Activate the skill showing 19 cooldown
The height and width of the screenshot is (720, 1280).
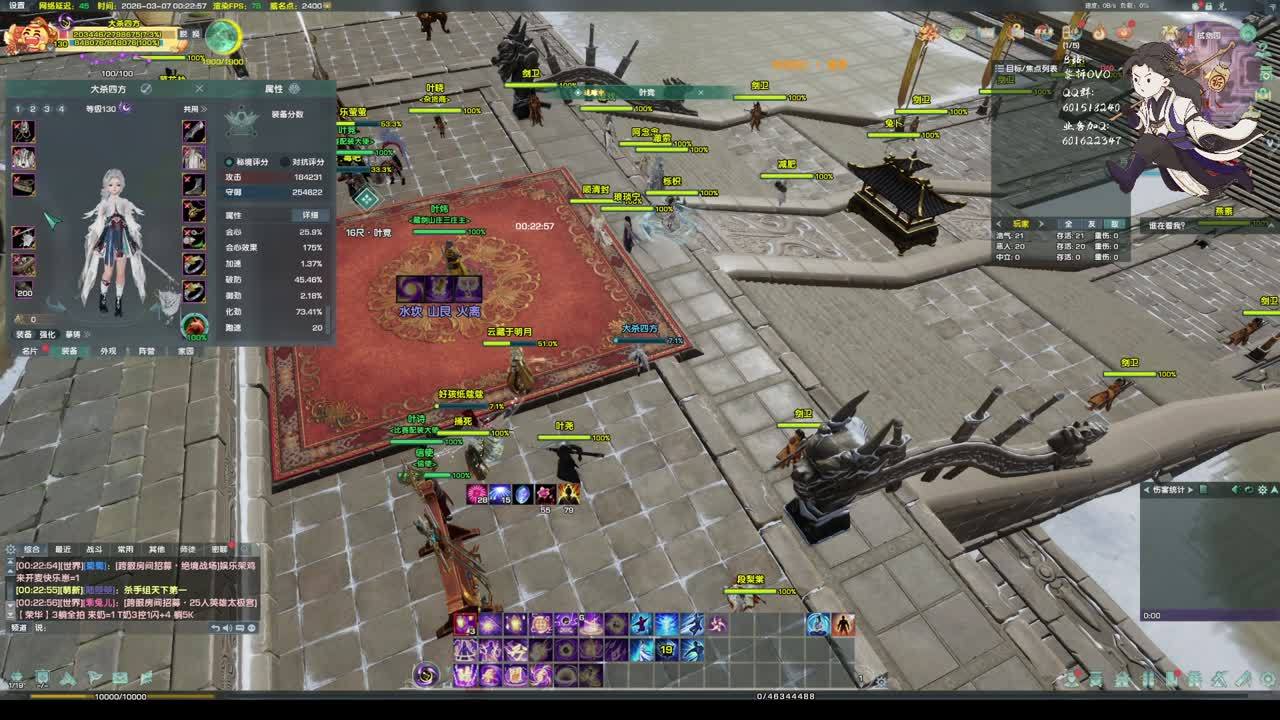click(666, 650)
